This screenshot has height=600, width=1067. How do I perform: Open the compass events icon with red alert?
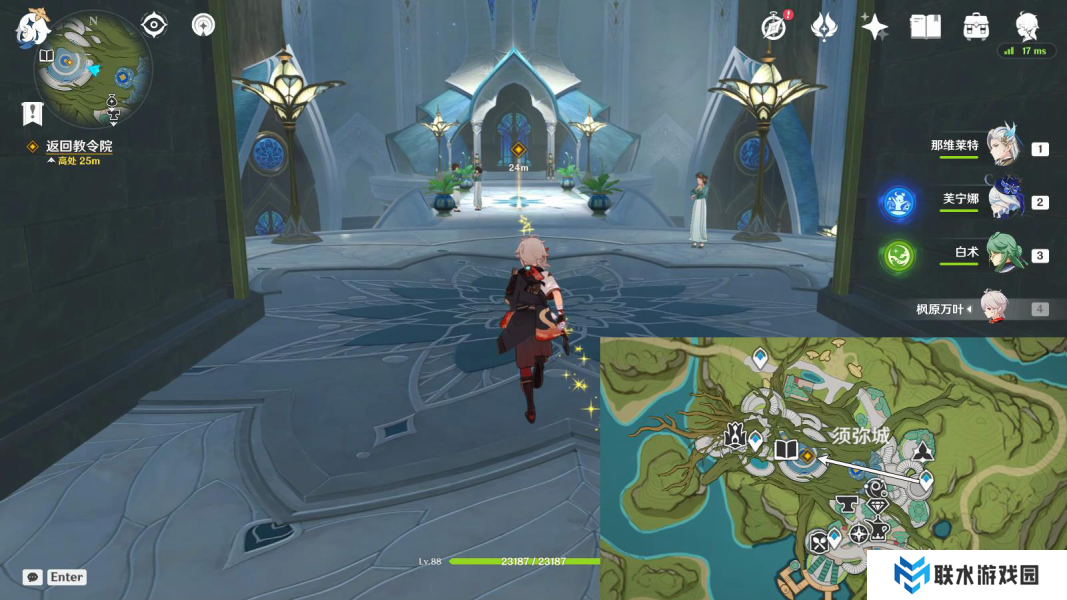773,27
